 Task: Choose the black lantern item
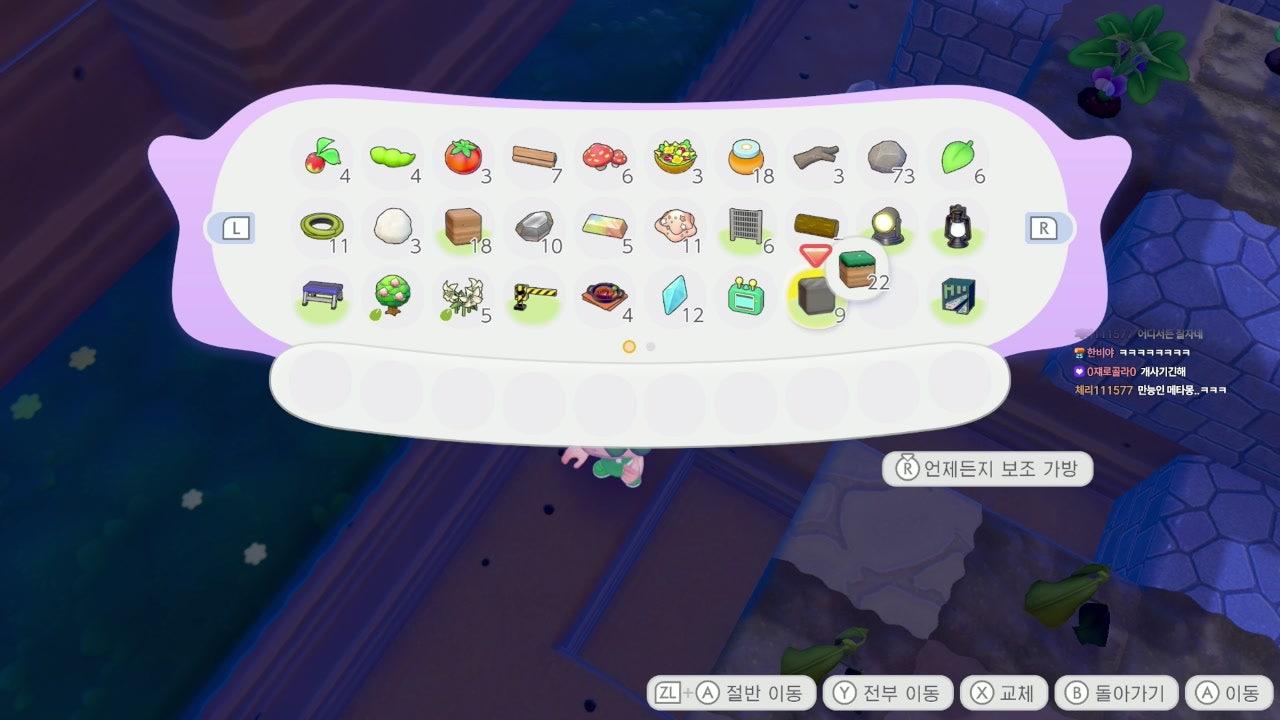tap(957, 227)
